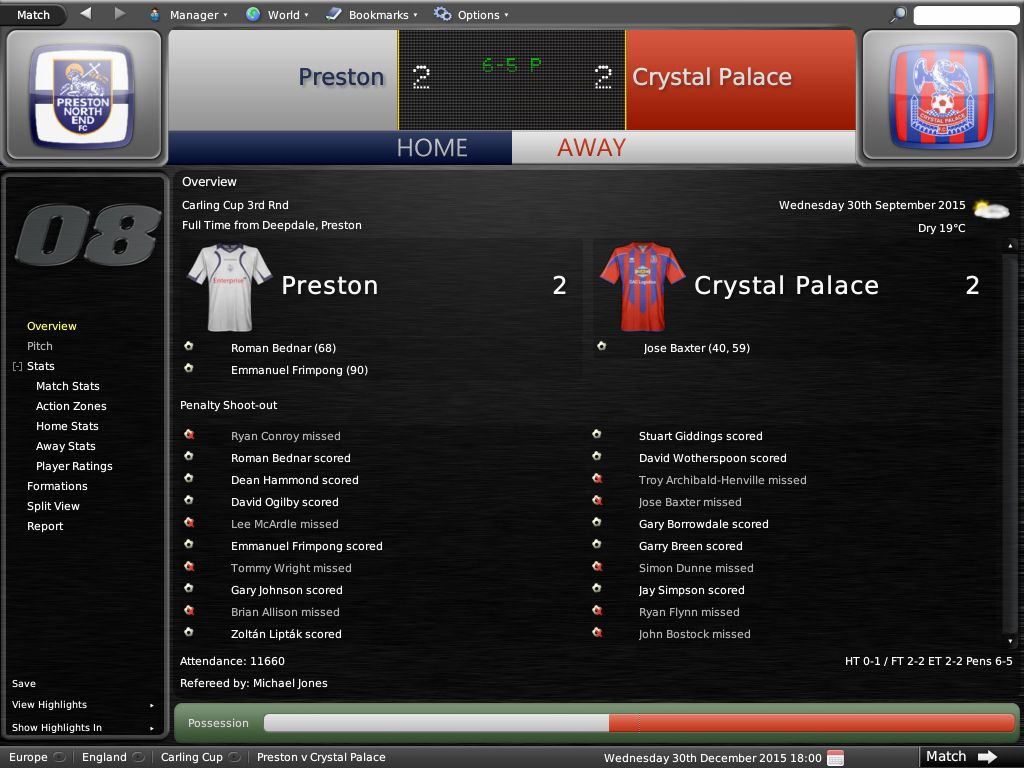Open the Options menu

[471, 15]
